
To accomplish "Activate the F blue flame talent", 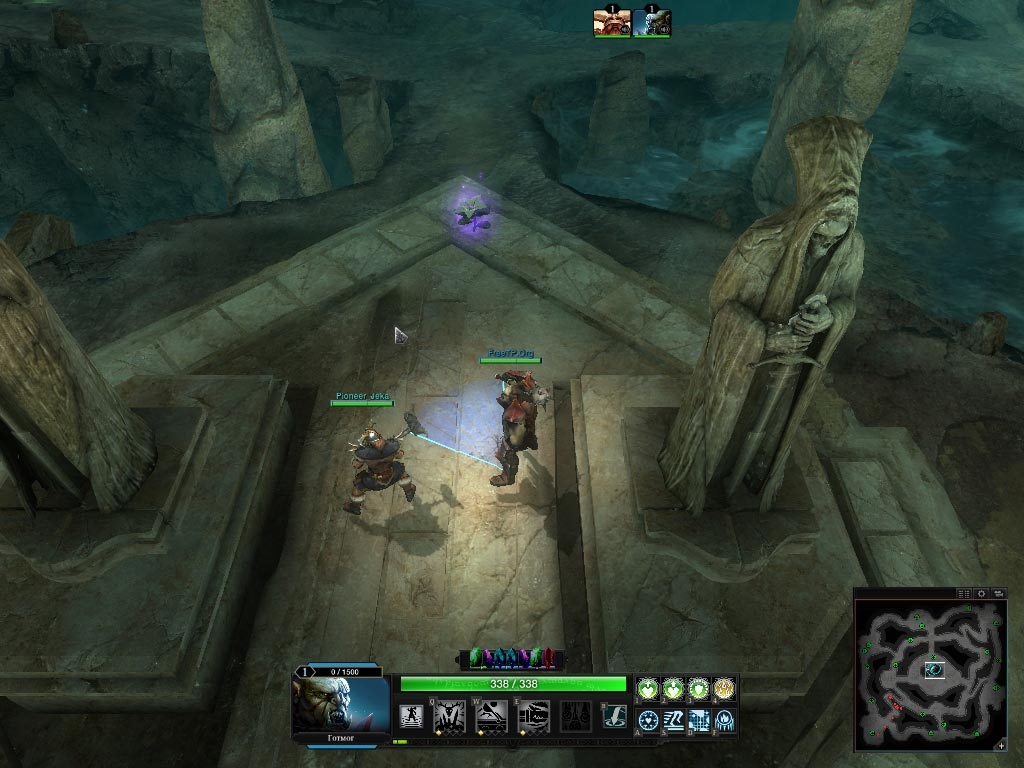I will (x=724, y=719).
